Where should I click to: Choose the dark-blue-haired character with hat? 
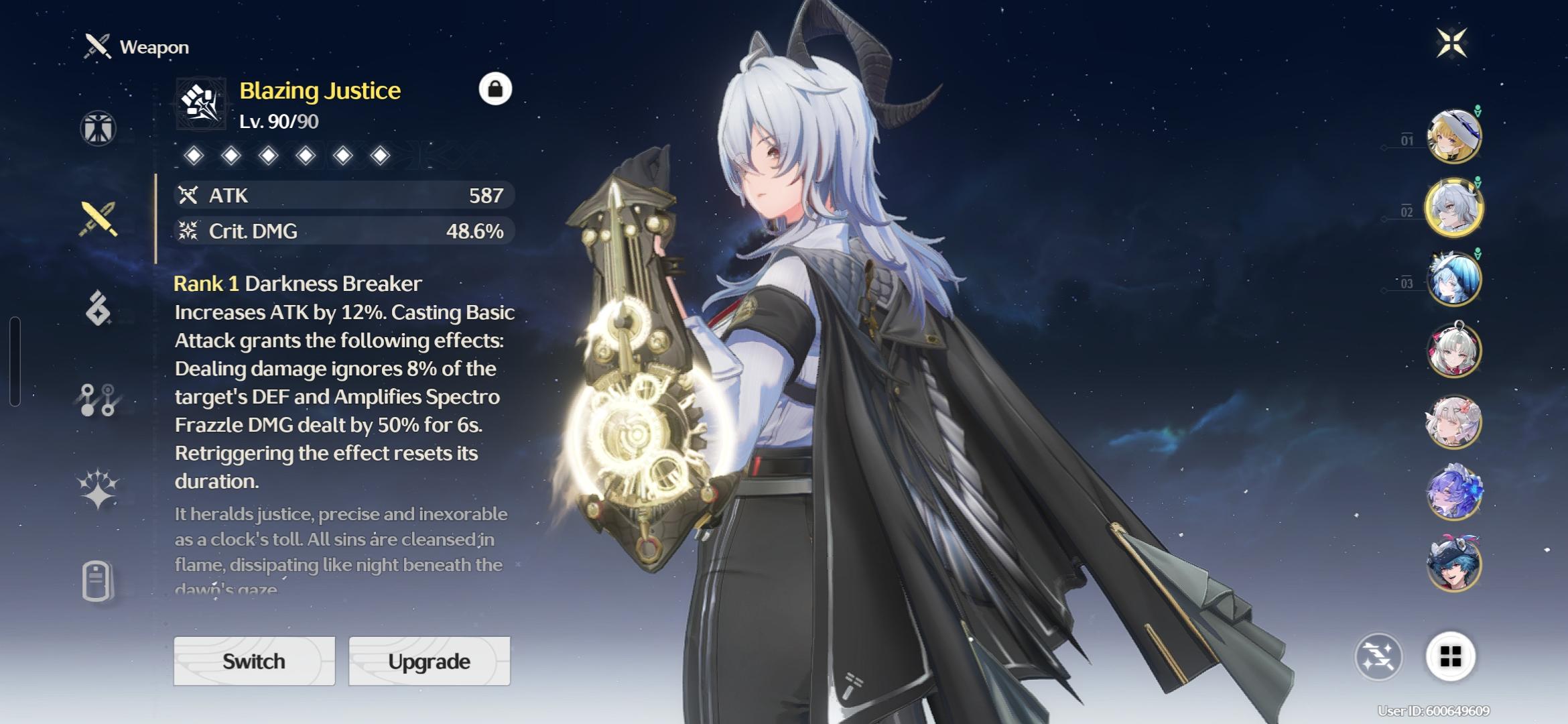(x=1453, y=564)
